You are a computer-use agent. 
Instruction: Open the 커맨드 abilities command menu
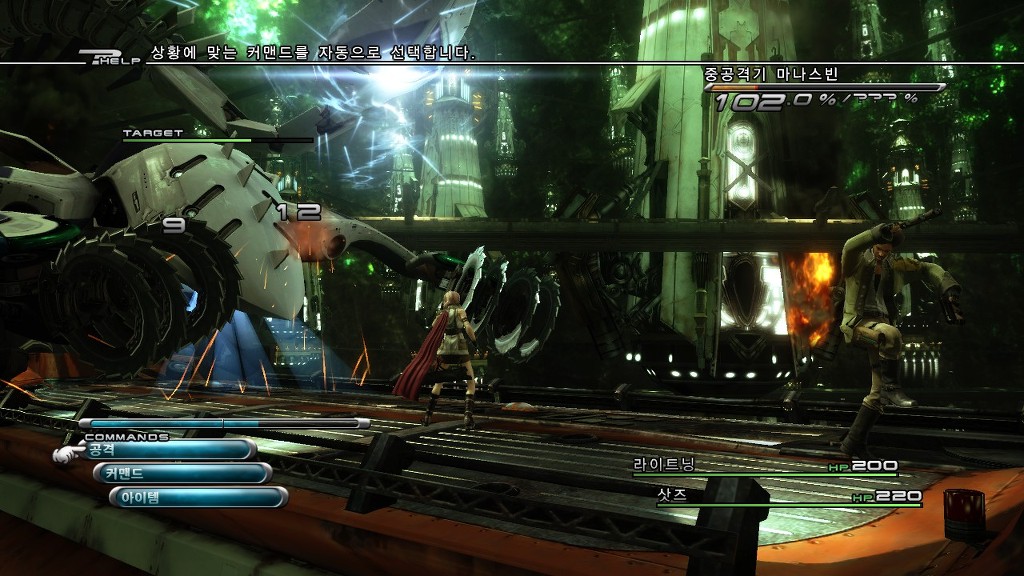(181, 473)
